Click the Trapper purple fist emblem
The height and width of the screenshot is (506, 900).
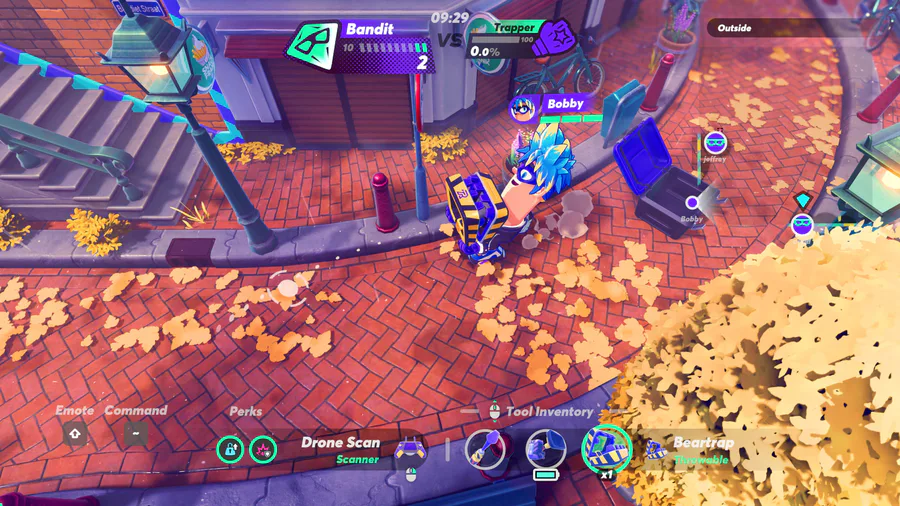point(551,39)
